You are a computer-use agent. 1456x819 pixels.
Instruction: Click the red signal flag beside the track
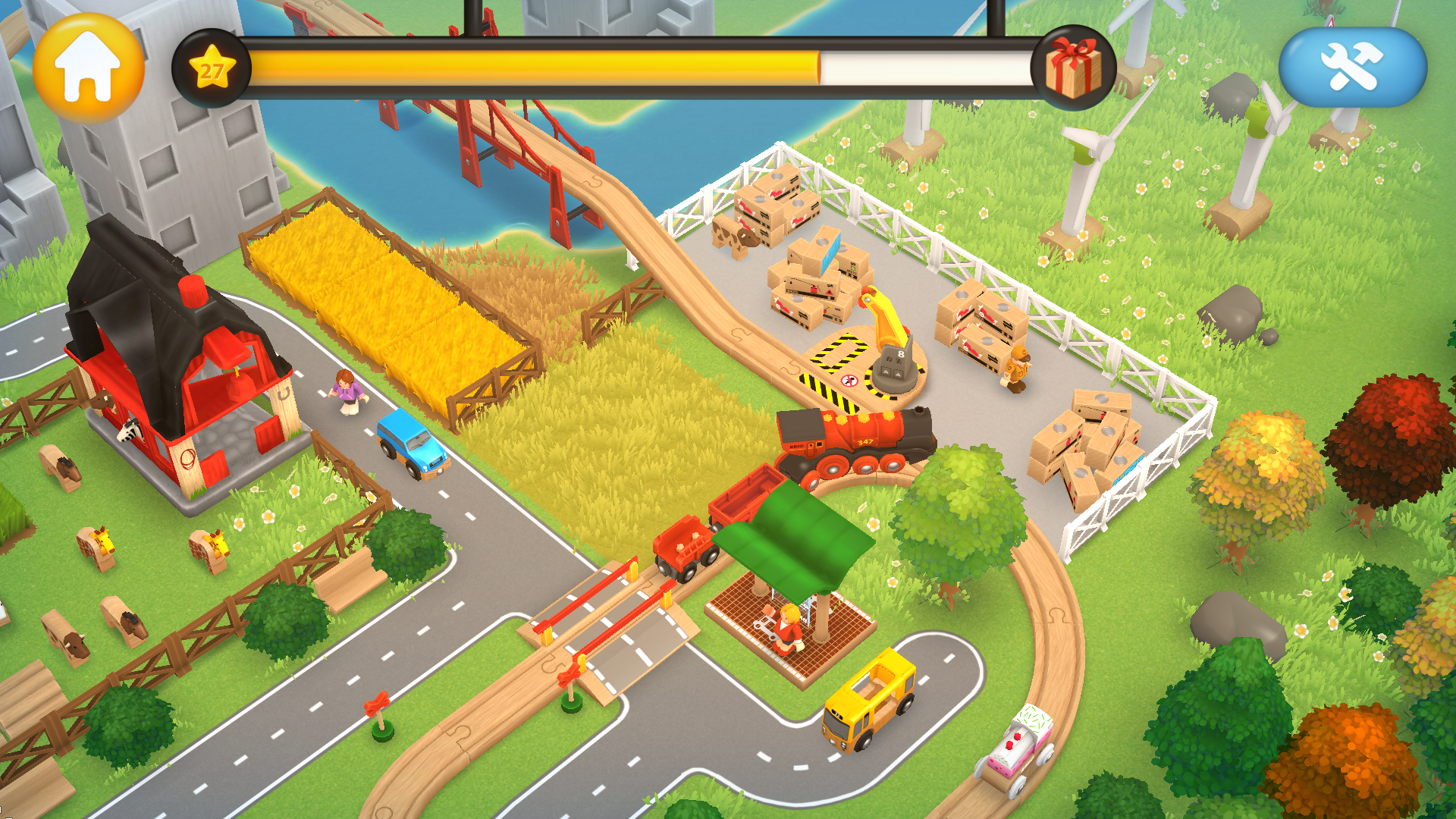coord(377,701)
